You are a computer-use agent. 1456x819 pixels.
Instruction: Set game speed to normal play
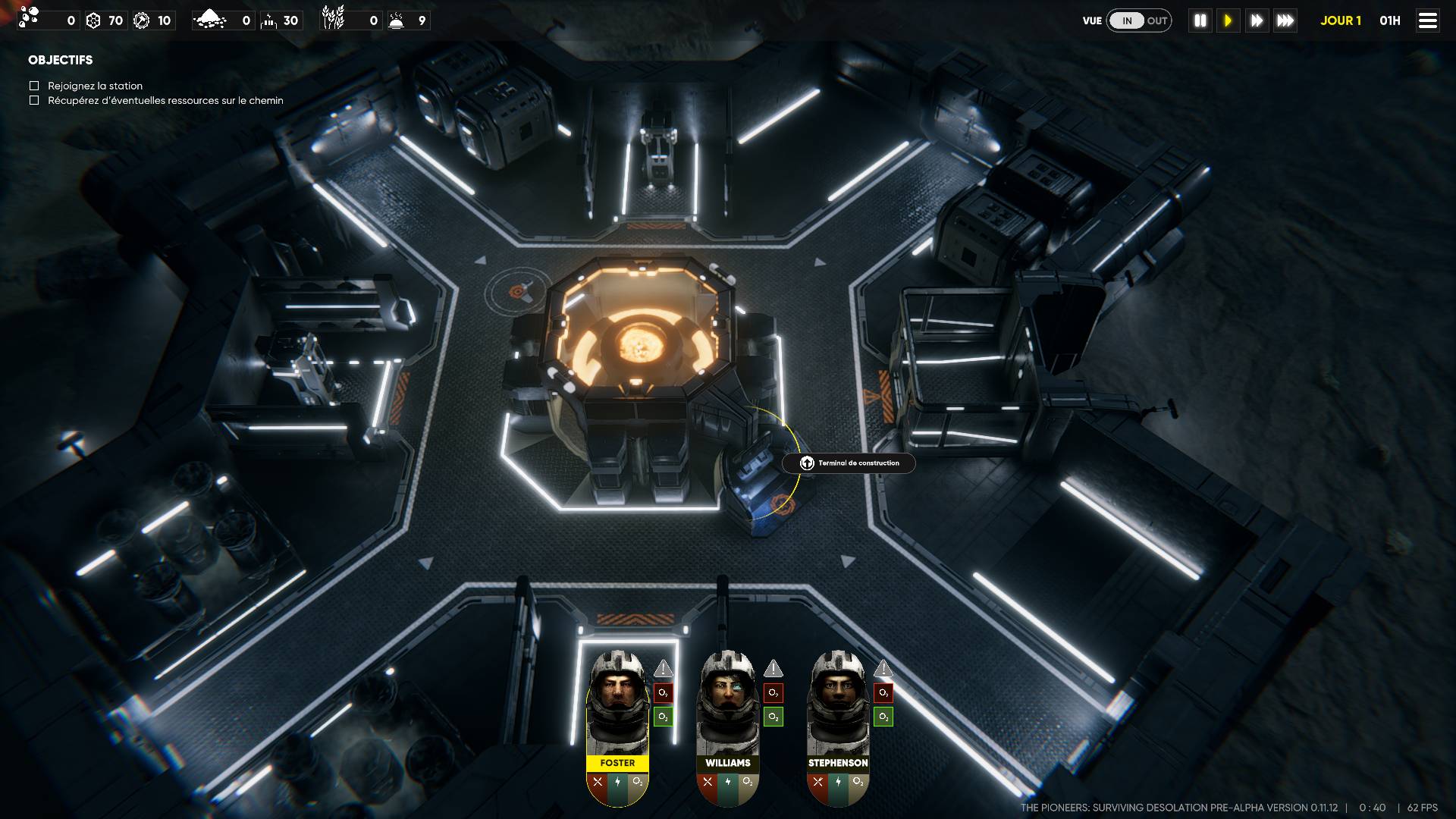pyautogui.click(x=1228, y=21)
